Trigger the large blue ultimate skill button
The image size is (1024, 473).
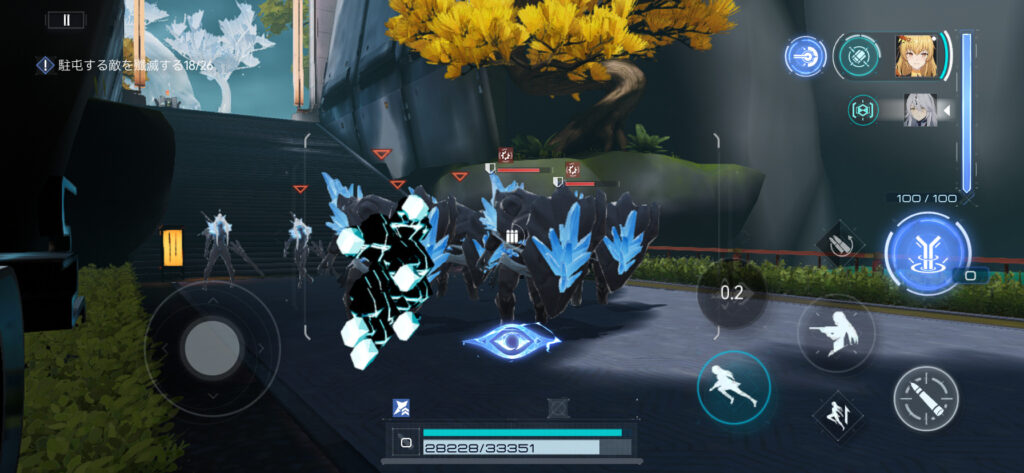926,253
